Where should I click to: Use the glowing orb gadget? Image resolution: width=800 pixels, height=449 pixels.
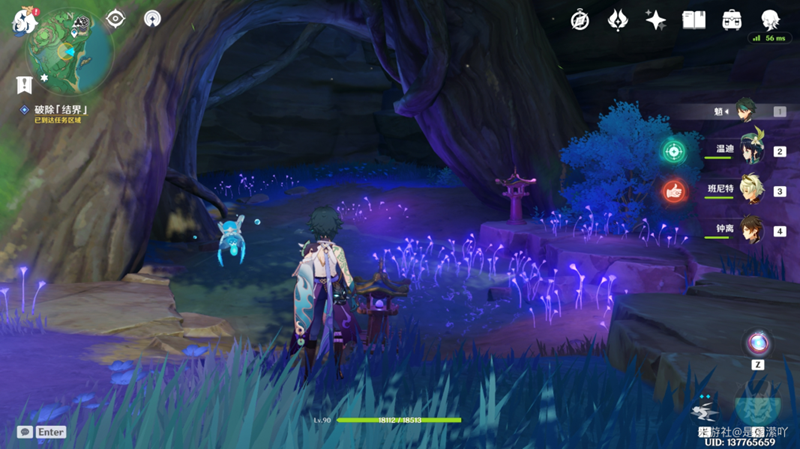coord(758,343)
